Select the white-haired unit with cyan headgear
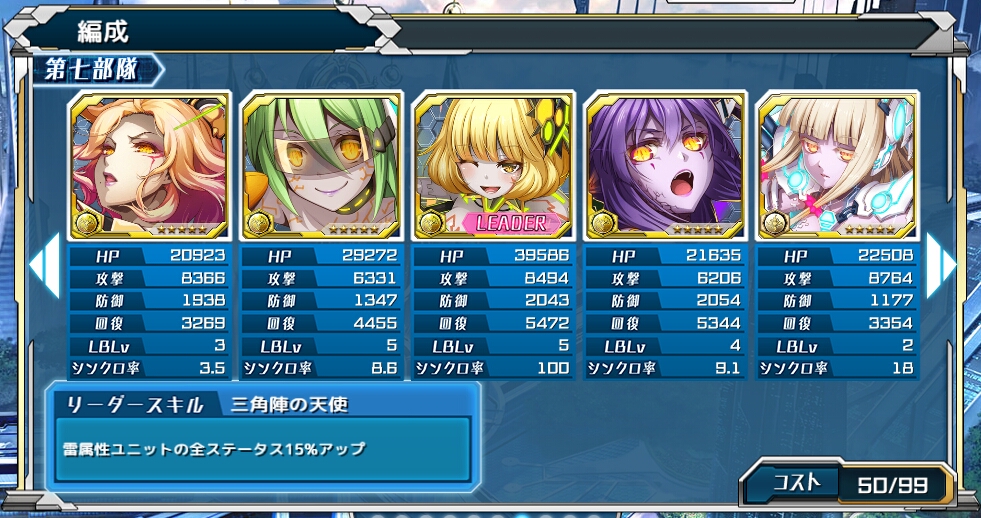The height and width of the screenshot is (518, 981). coord(837,166)
